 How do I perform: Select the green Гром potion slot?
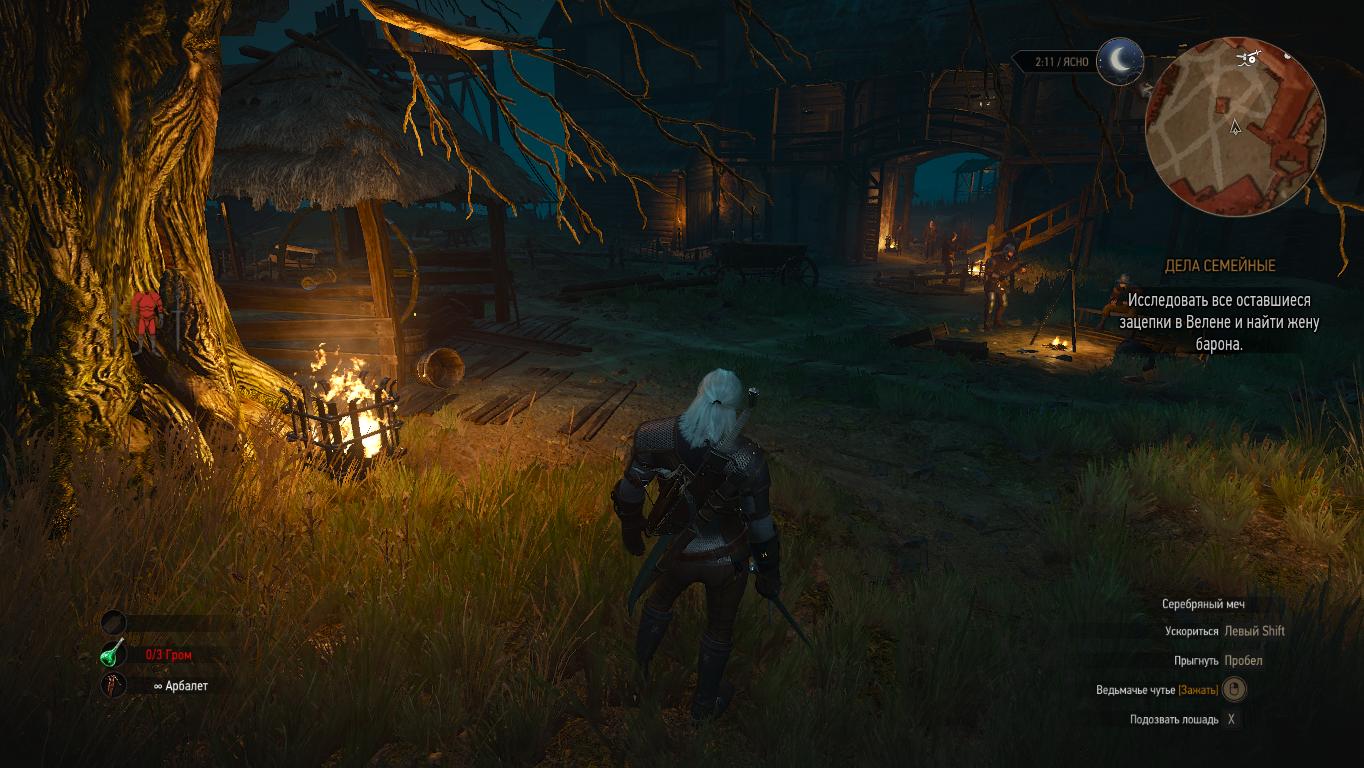tap(112, 654)
